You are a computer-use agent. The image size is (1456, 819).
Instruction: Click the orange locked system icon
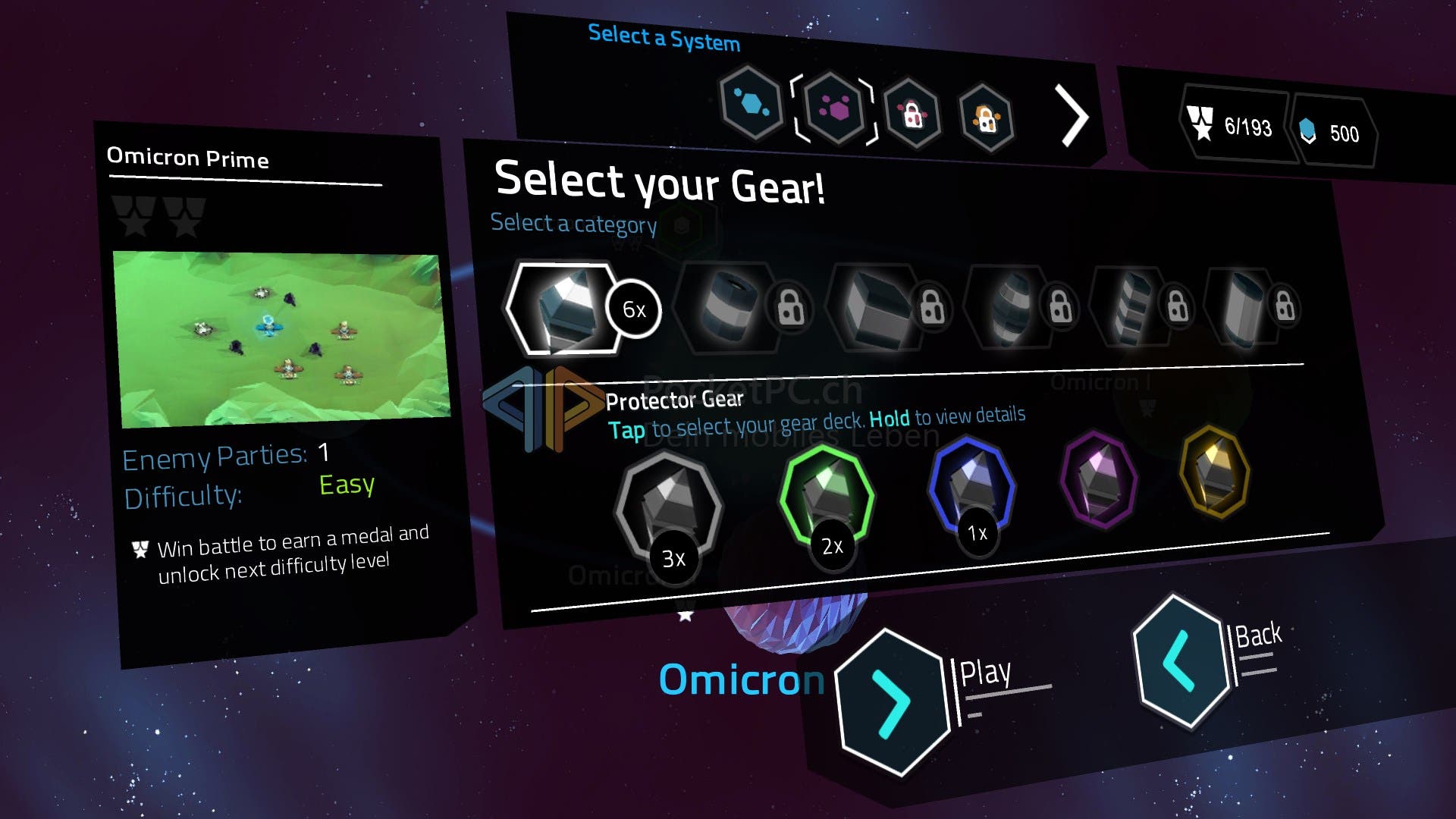[986, 119]
